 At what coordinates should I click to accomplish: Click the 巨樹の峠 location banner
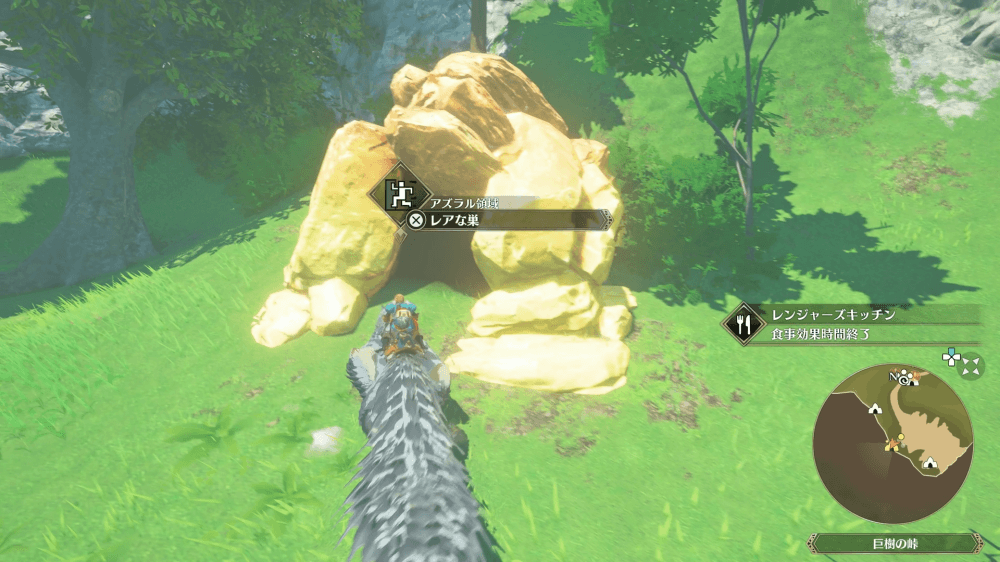coord(893,543)
